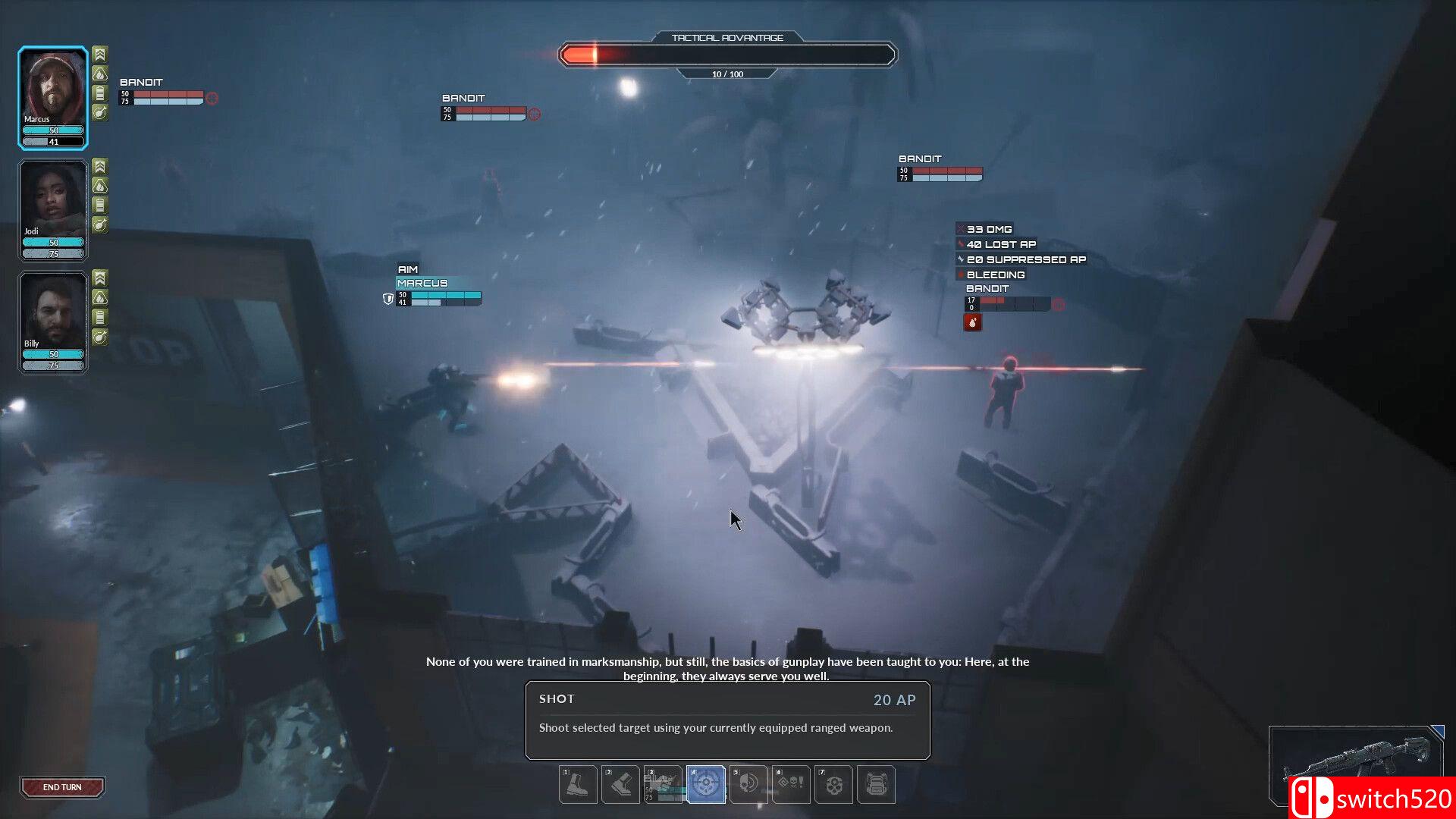Click Jodi's battery status icon

(100, 205)
